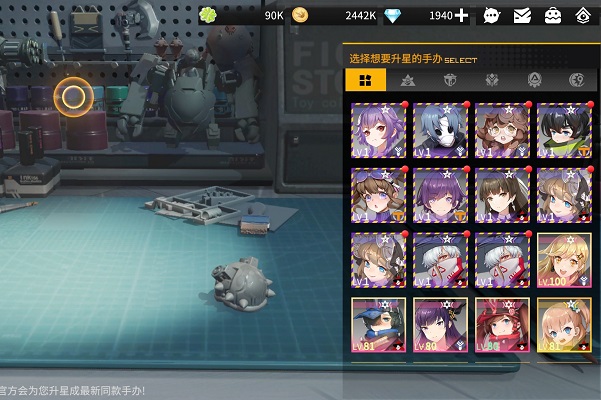This screenshot has height=400, width=601.
Task: Switch to the triangle emblem filter tab
Action: (x=407, y=80)
